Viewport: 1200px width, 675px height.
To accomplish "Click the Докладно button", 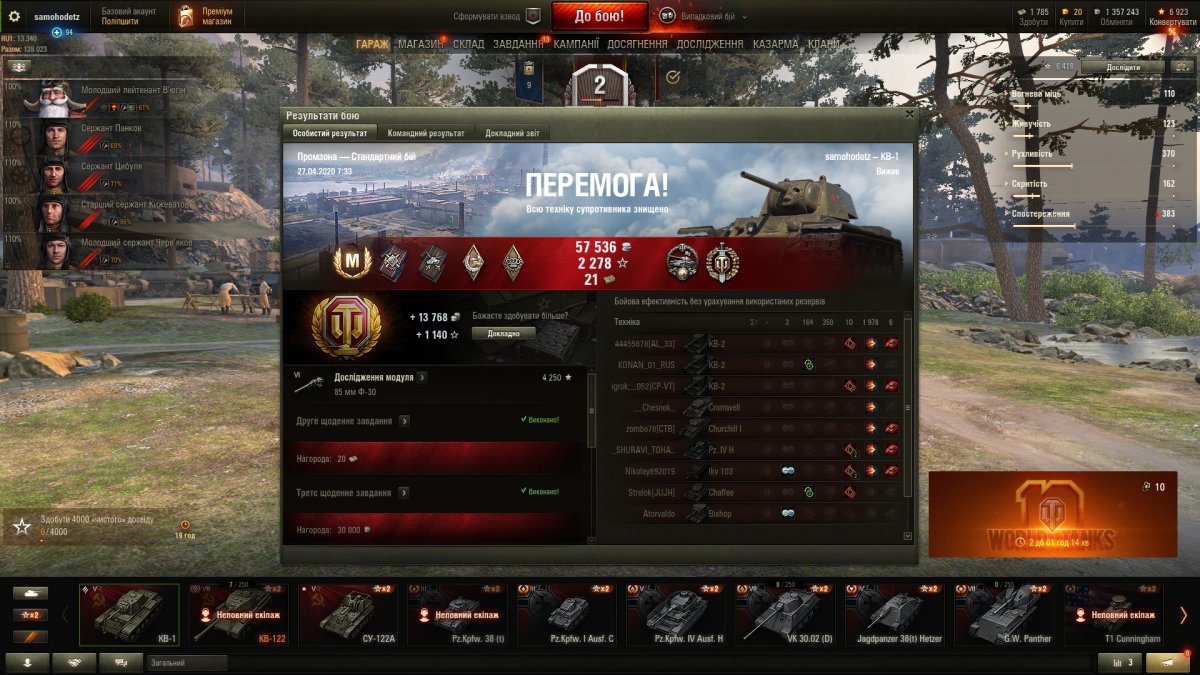I will click(504, 333).
